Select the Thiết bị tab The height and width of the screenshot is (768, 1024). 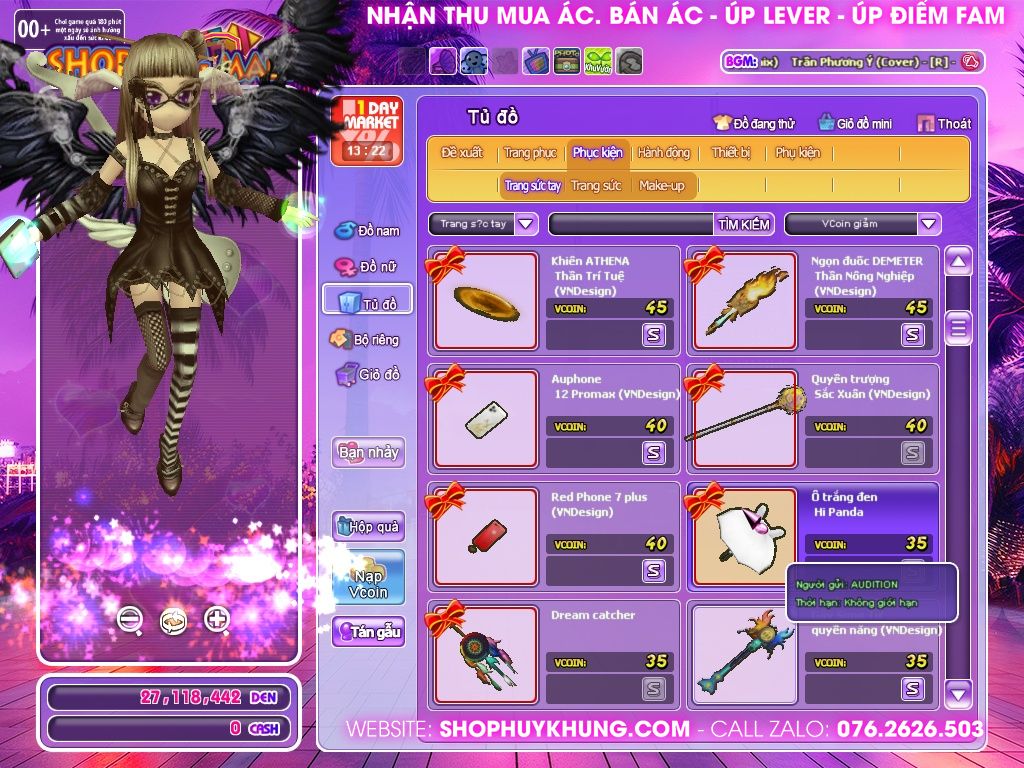coord(731,153)
